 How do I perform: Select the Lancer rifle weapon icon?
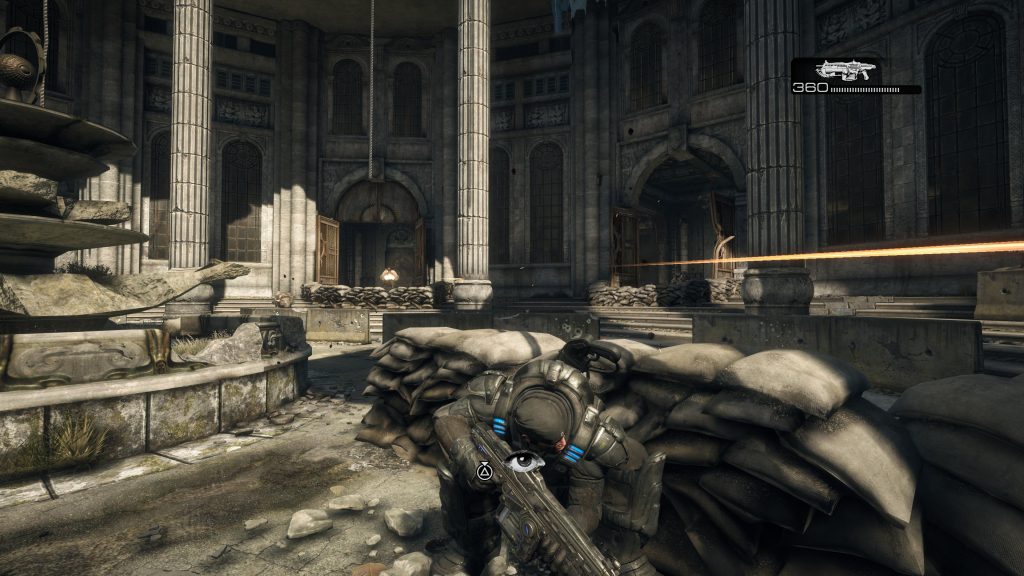(845, 69)
